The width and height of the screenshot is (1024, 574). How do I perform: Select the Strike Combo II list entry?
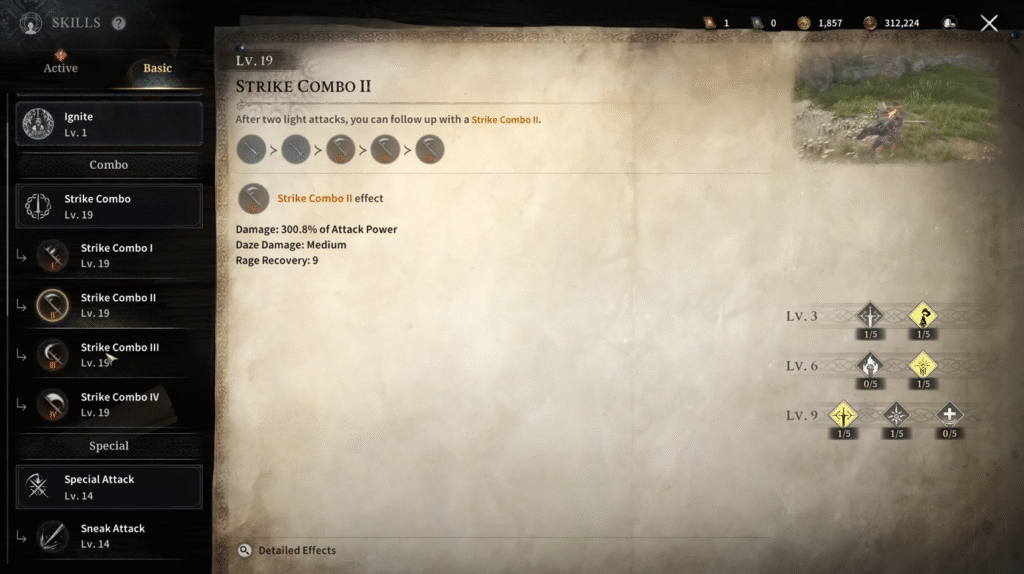pyautogui.click(x=116, y=305)
